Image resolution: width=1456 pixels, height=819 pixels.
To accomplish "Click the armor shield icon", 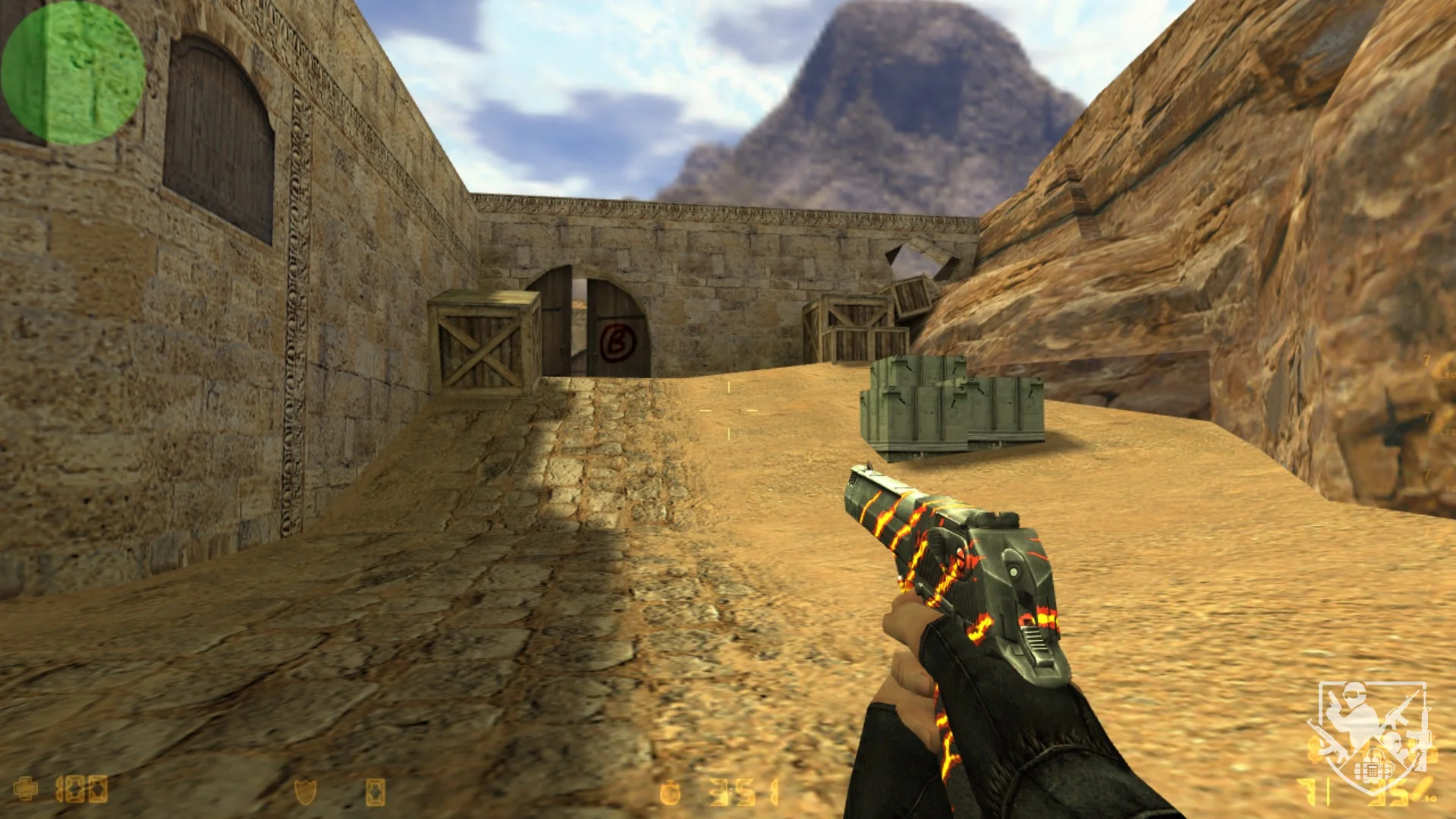I will [x=304, y=792].
